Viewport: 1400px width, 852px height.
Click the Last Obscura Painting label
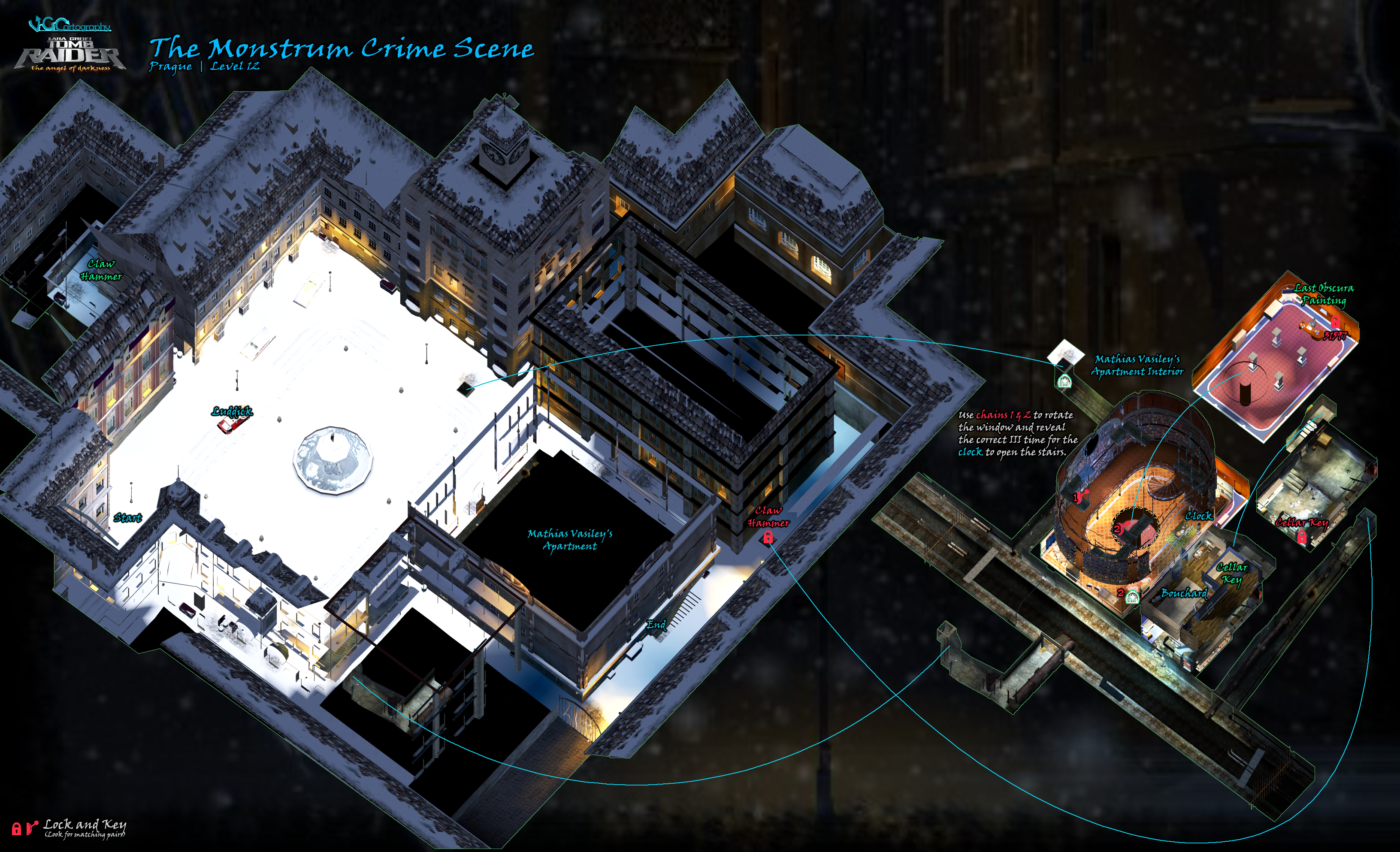[x=1324, y=294]
